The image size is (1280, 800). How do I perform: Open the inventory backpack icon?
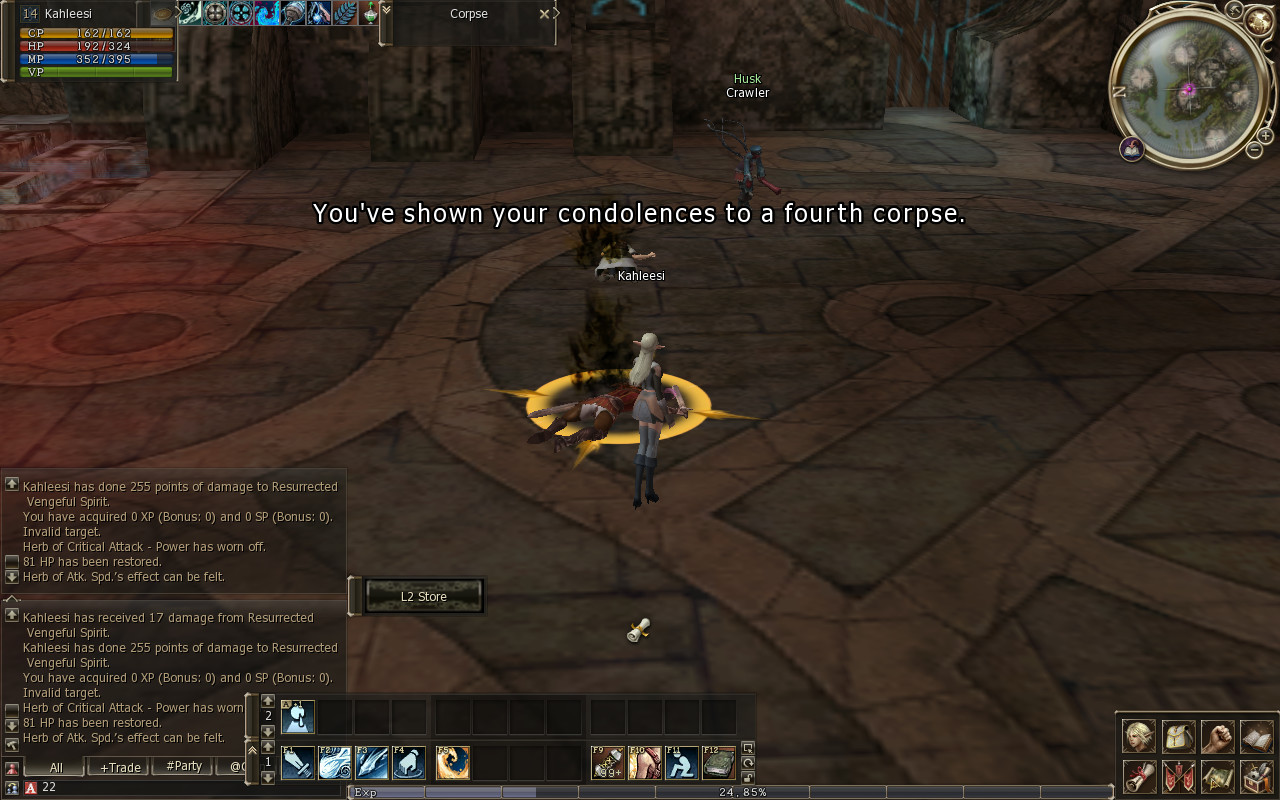(1178, 737)
